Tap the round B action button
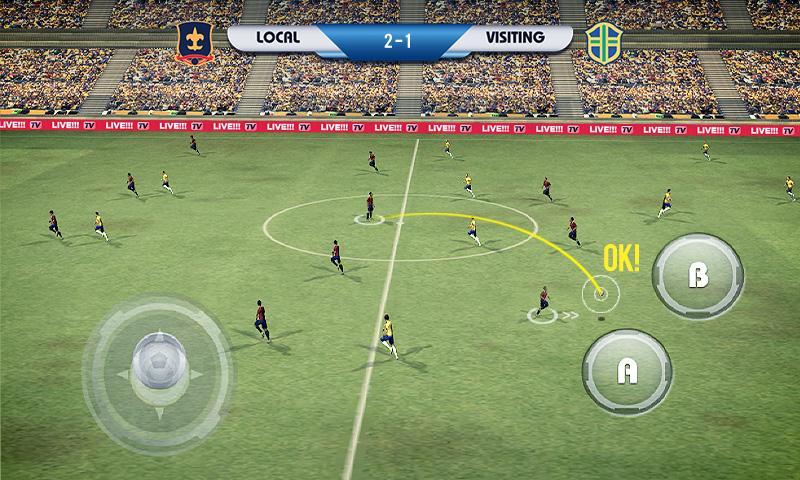Image resolution: width=800 pixels, height=480 pixels. [698, 277]
